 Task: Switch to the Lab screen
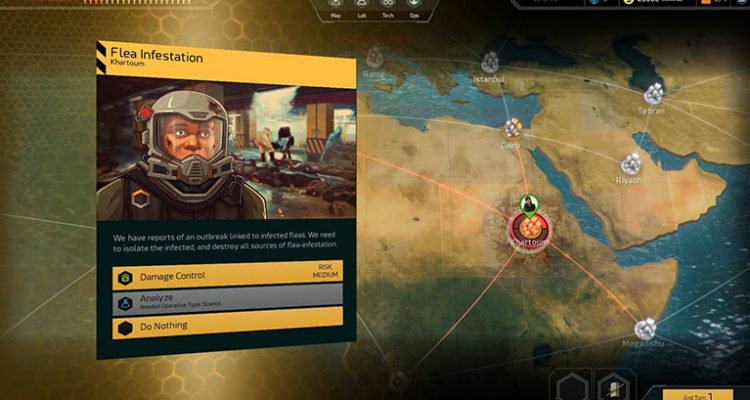pos(360,8)
